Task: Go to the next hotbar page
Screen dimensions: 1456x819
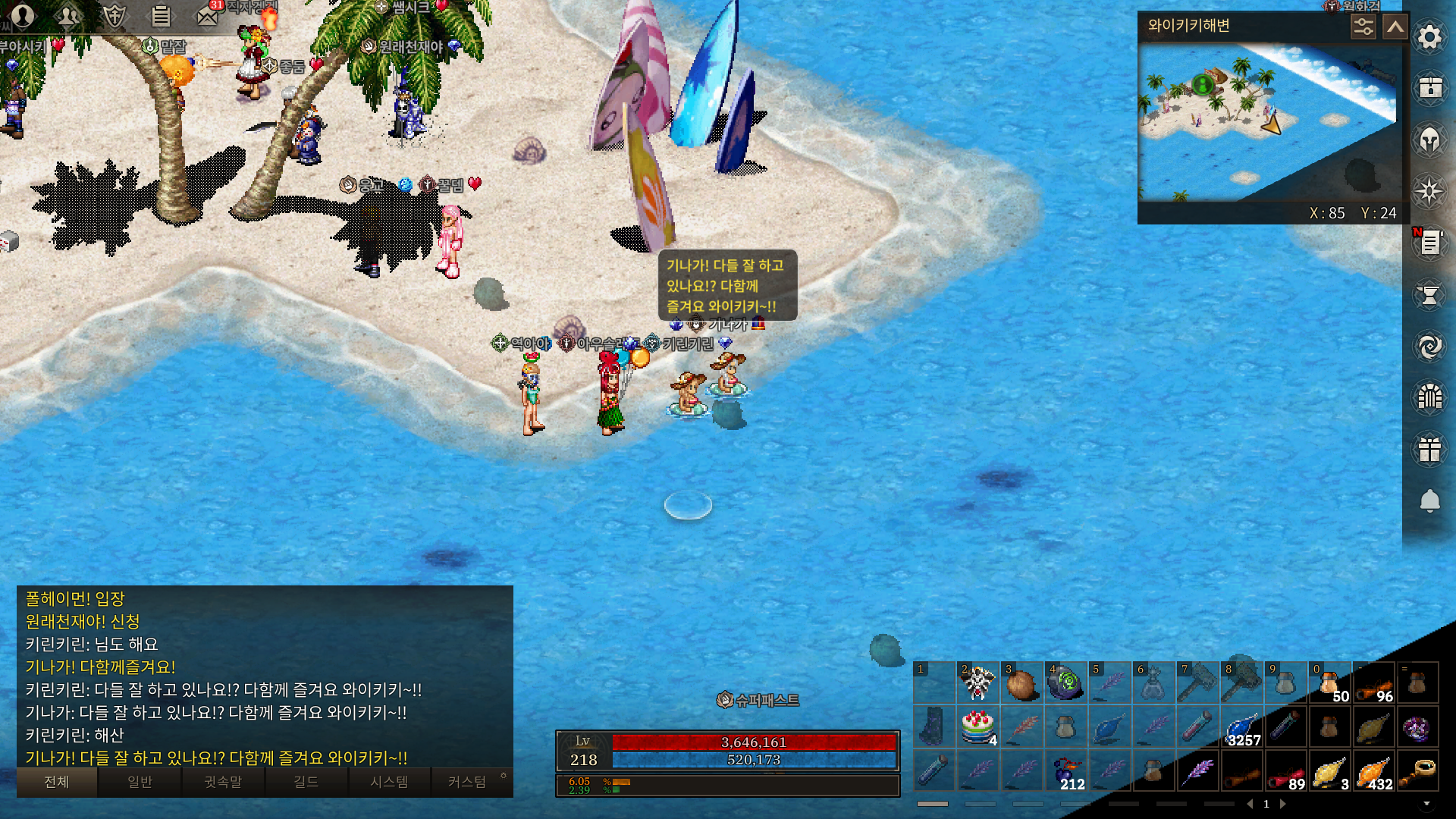Action: (1283, 804)
